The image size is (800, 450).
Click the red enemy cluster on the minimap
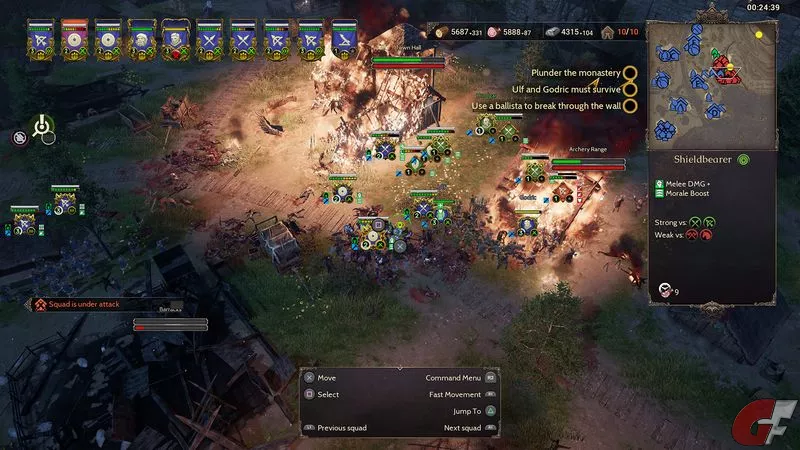(722, 67)
